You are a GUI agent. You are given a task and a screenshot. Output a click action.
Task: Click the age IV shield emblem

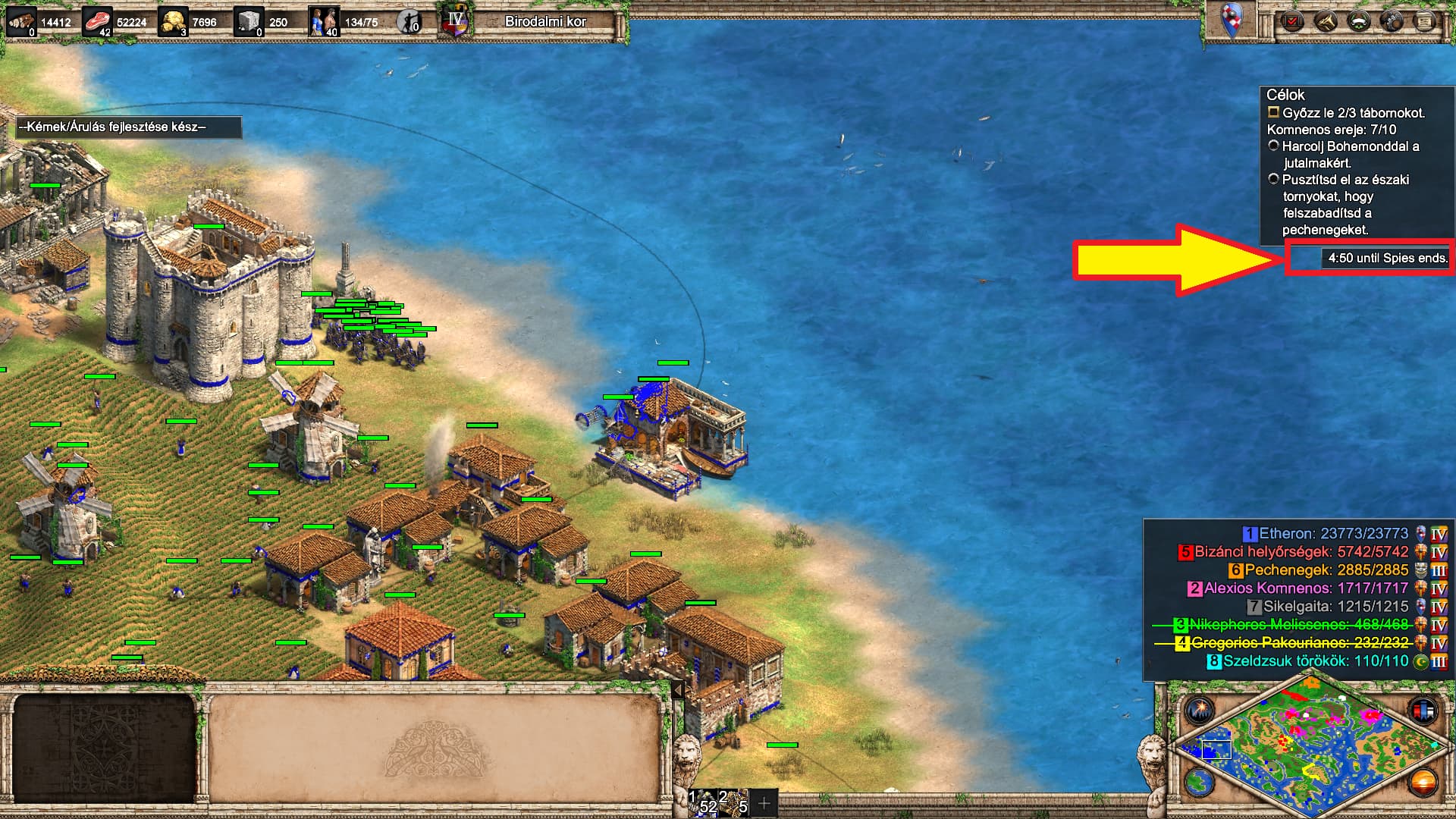(455, 21)
